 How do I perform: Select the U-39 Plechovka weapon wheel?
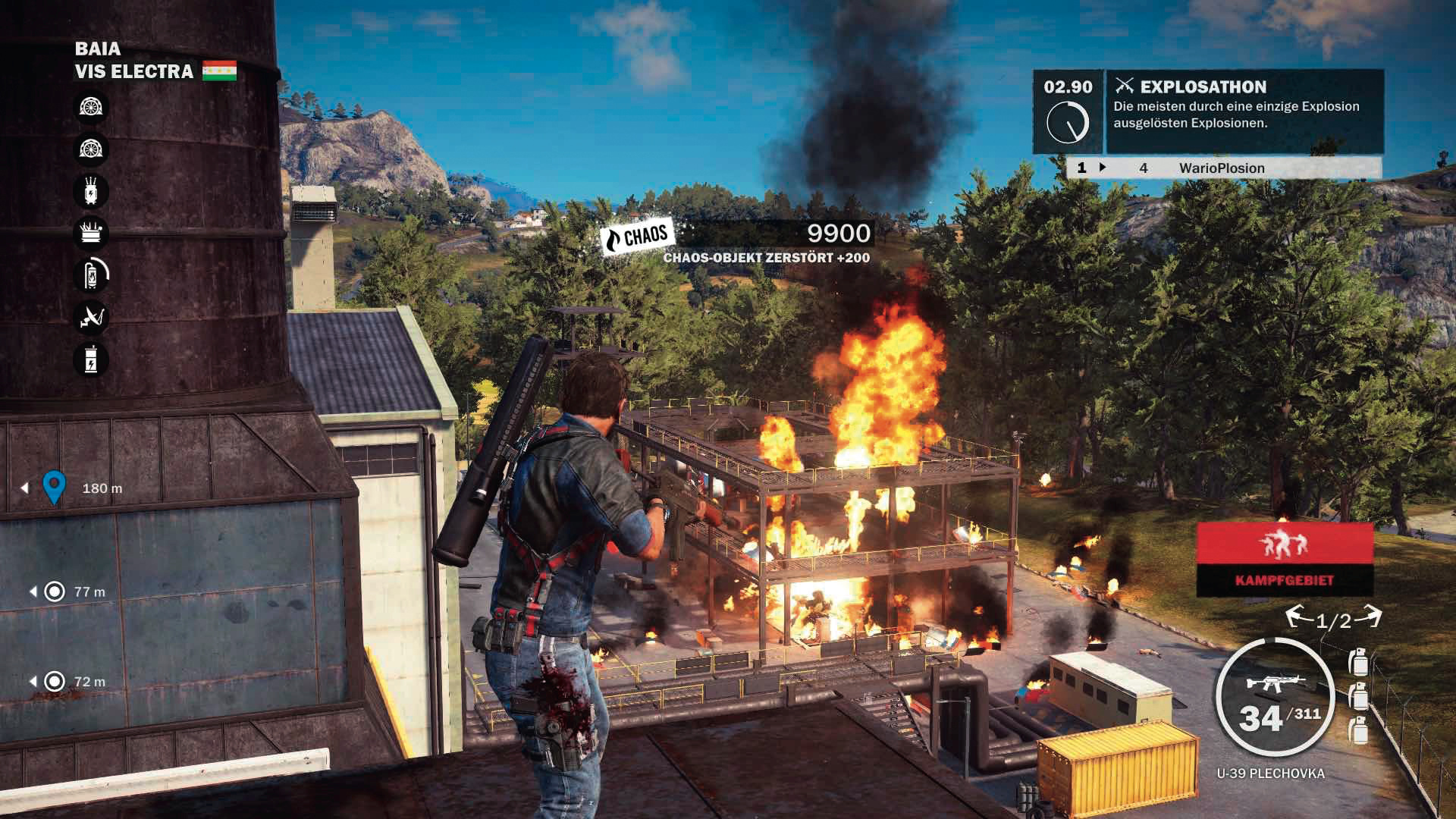click(x=1275, y=697)
